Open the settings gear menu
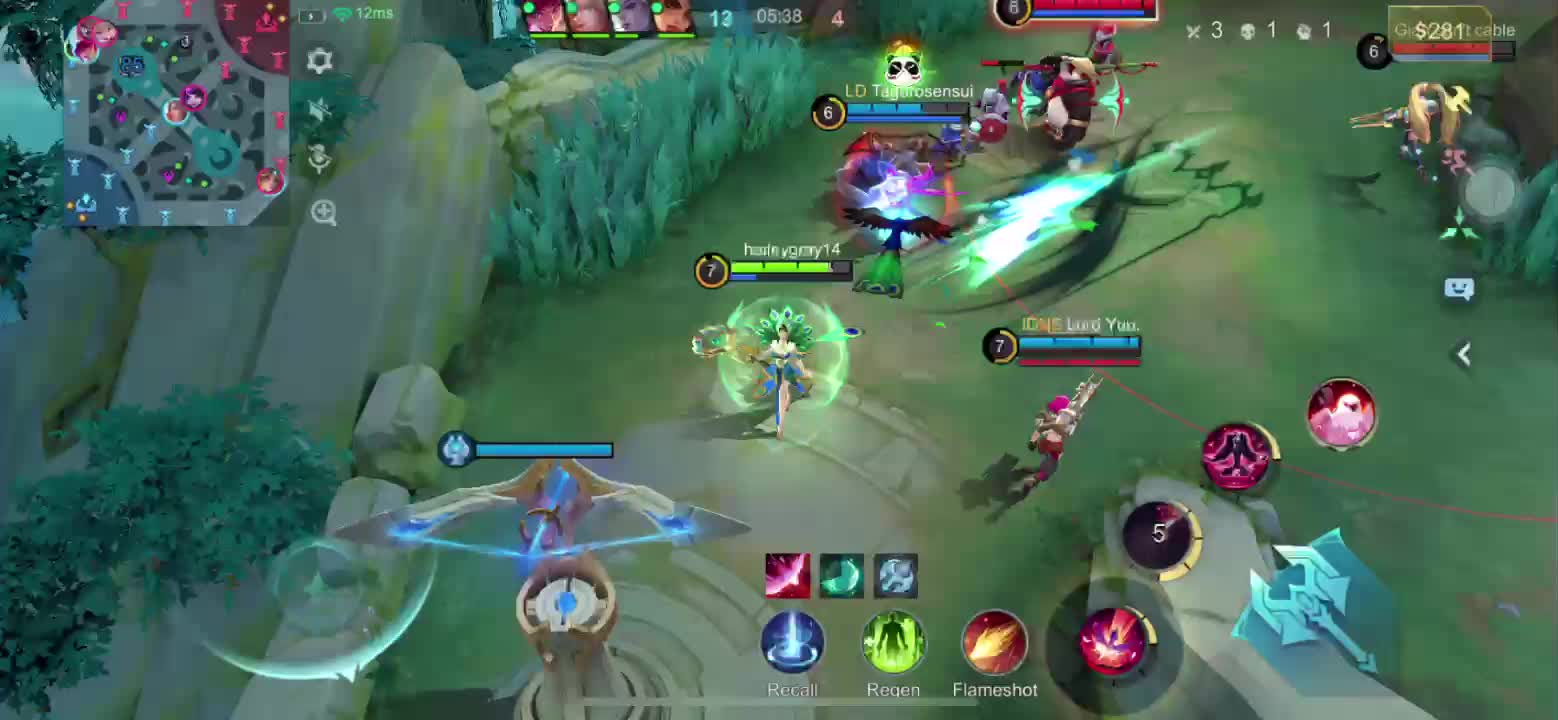Viewport: 1558px width, 720px height. [320, 61]
